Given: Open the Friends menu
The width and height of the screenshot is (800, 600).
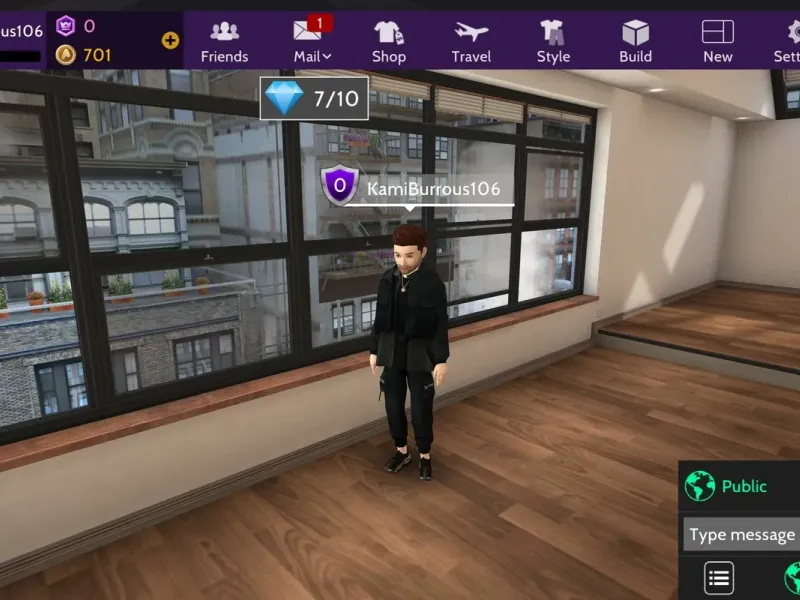Looking at the screenshot, I should click(x=224, y=41).
